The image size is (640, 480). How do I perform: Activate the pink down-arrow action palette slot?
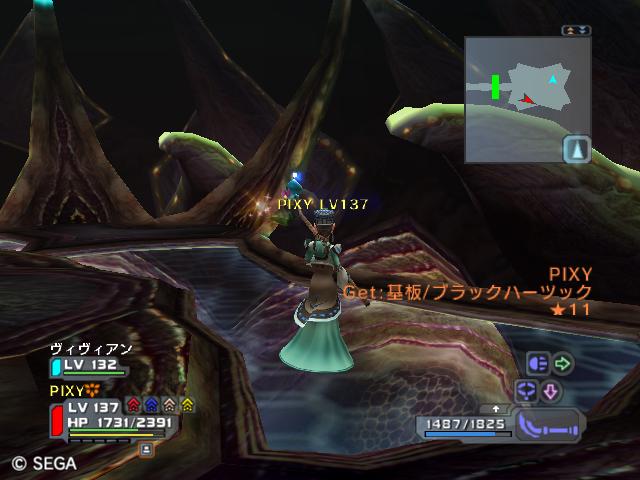(x=551, y=390)
